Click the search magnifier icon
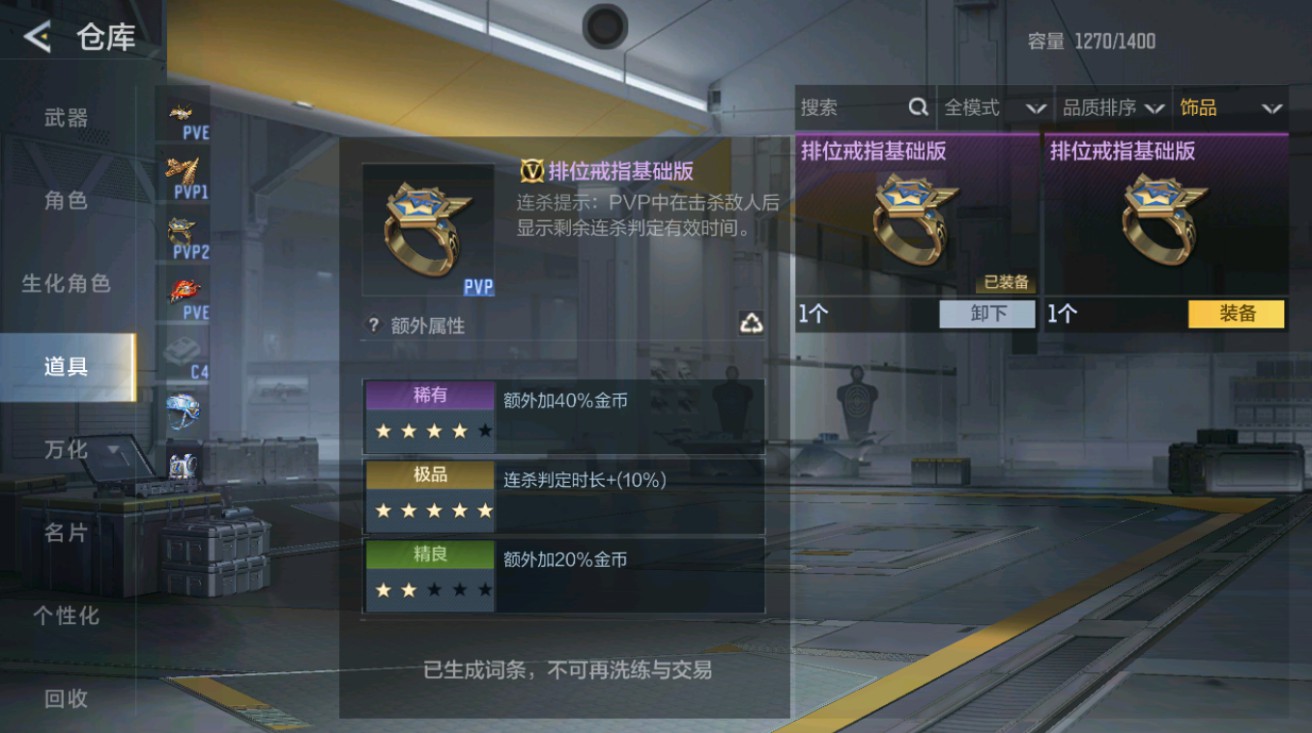This screenshot has height=733, width=1312. point(916,107)
